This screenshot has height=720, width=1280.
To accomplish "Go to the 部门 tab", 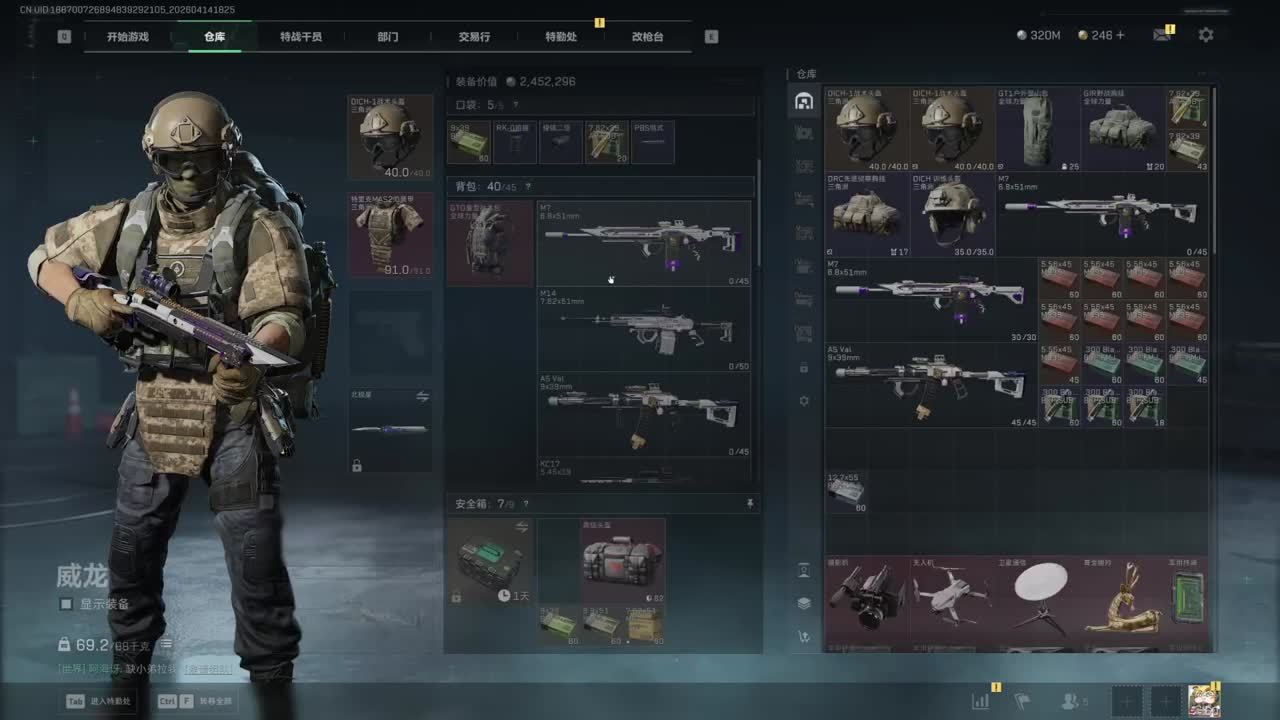I will 388,37.
